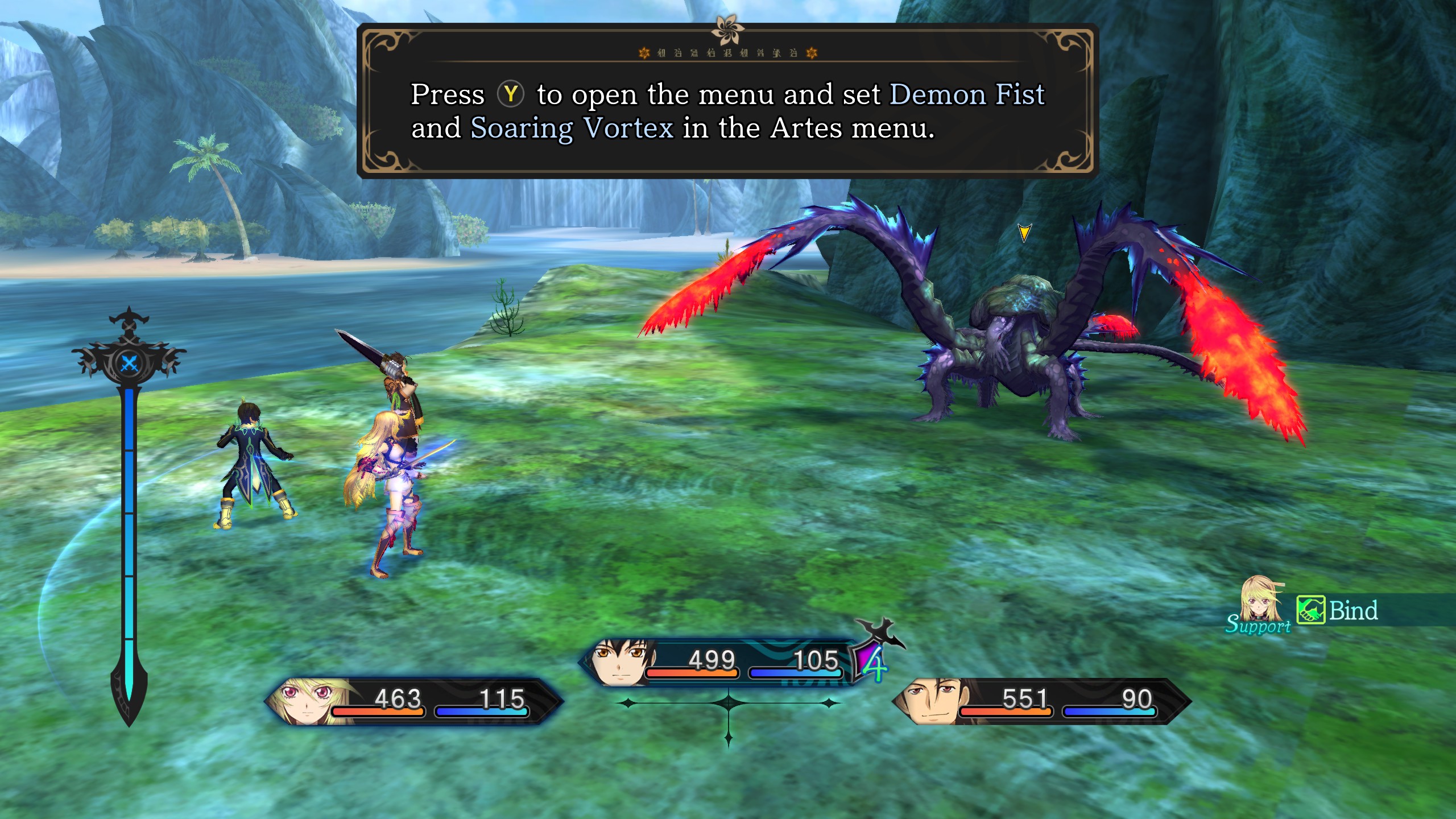Click the crossed swords gauge emblem
This screenshot has height=819, width=1456.
130,363
